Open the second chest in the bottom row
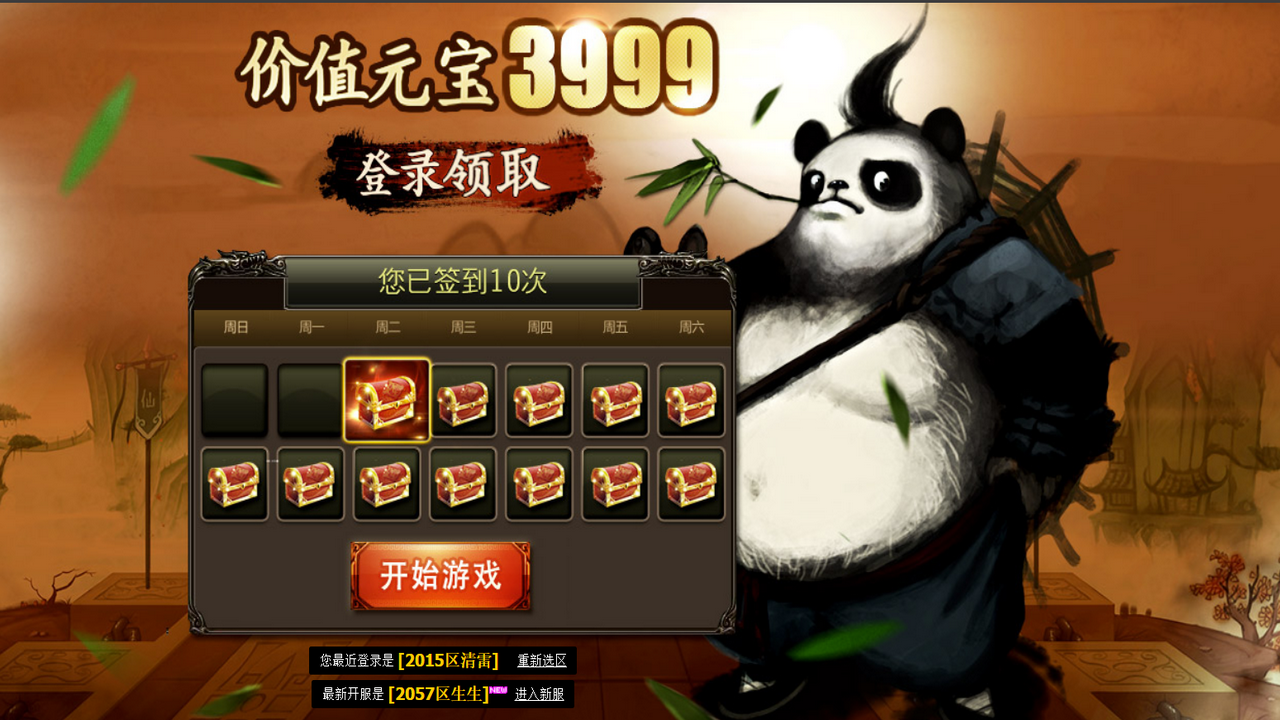The width and height of the screenshot is (1280, 720). pos(311,486)
